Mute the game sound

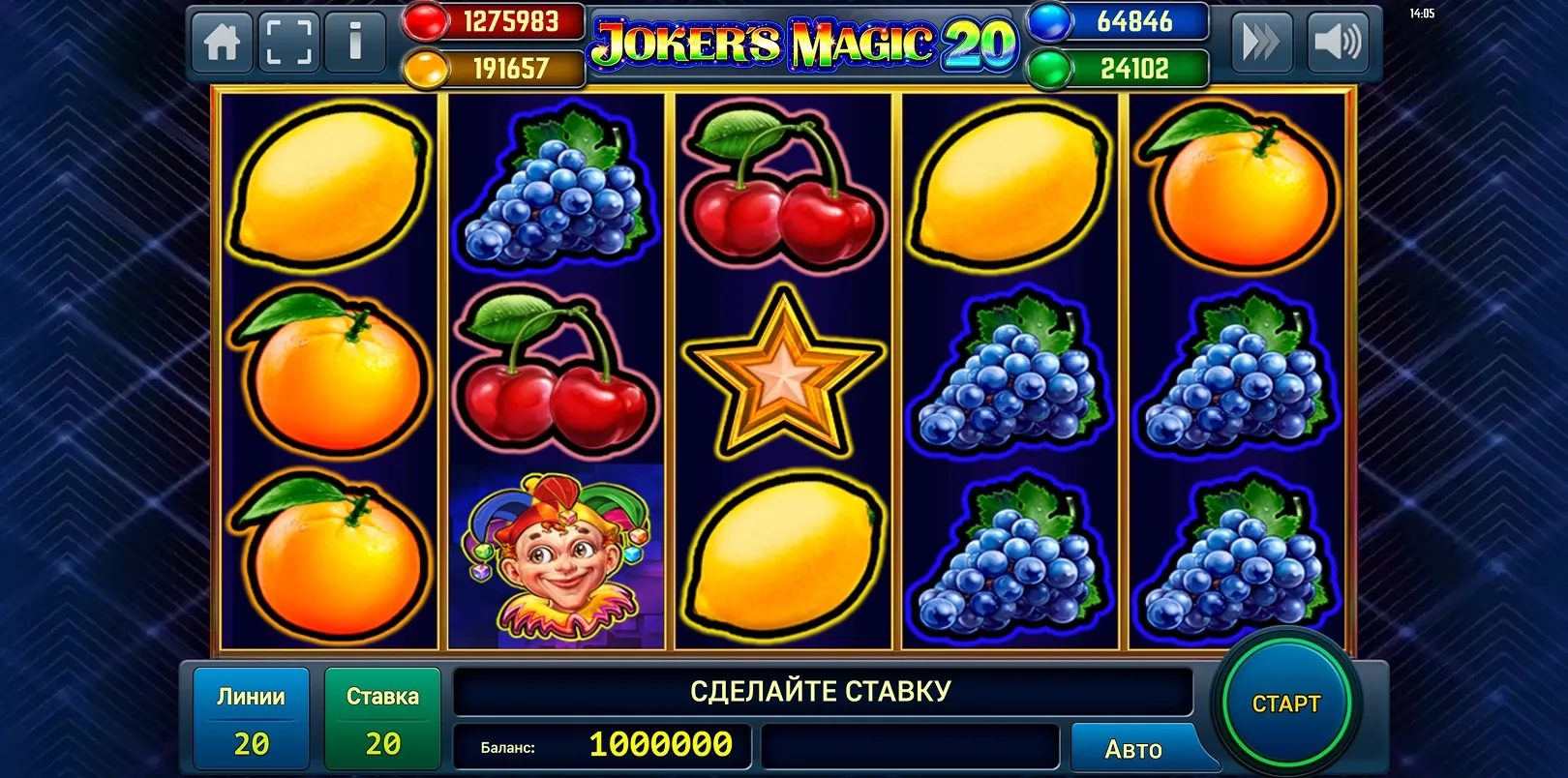[1338, 43]
